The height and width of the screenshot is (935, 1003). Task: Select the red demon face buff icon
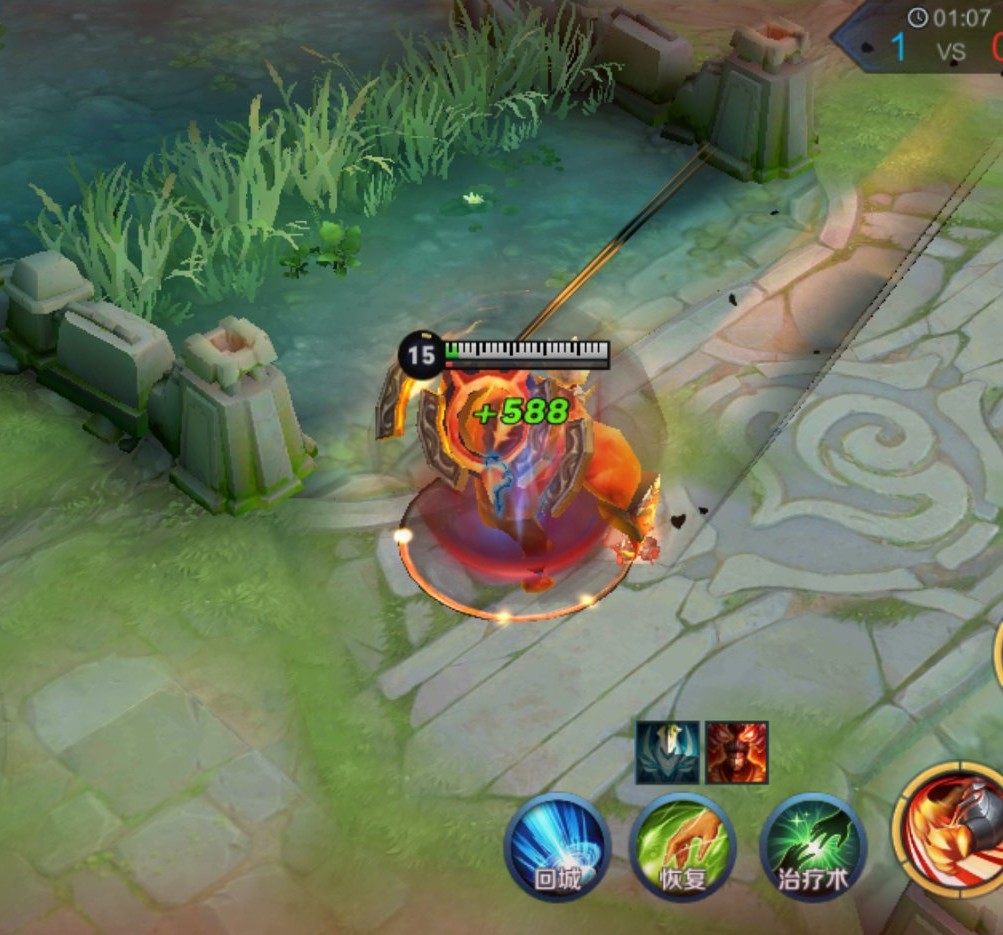pyautogui.click(x=737, y=752)
